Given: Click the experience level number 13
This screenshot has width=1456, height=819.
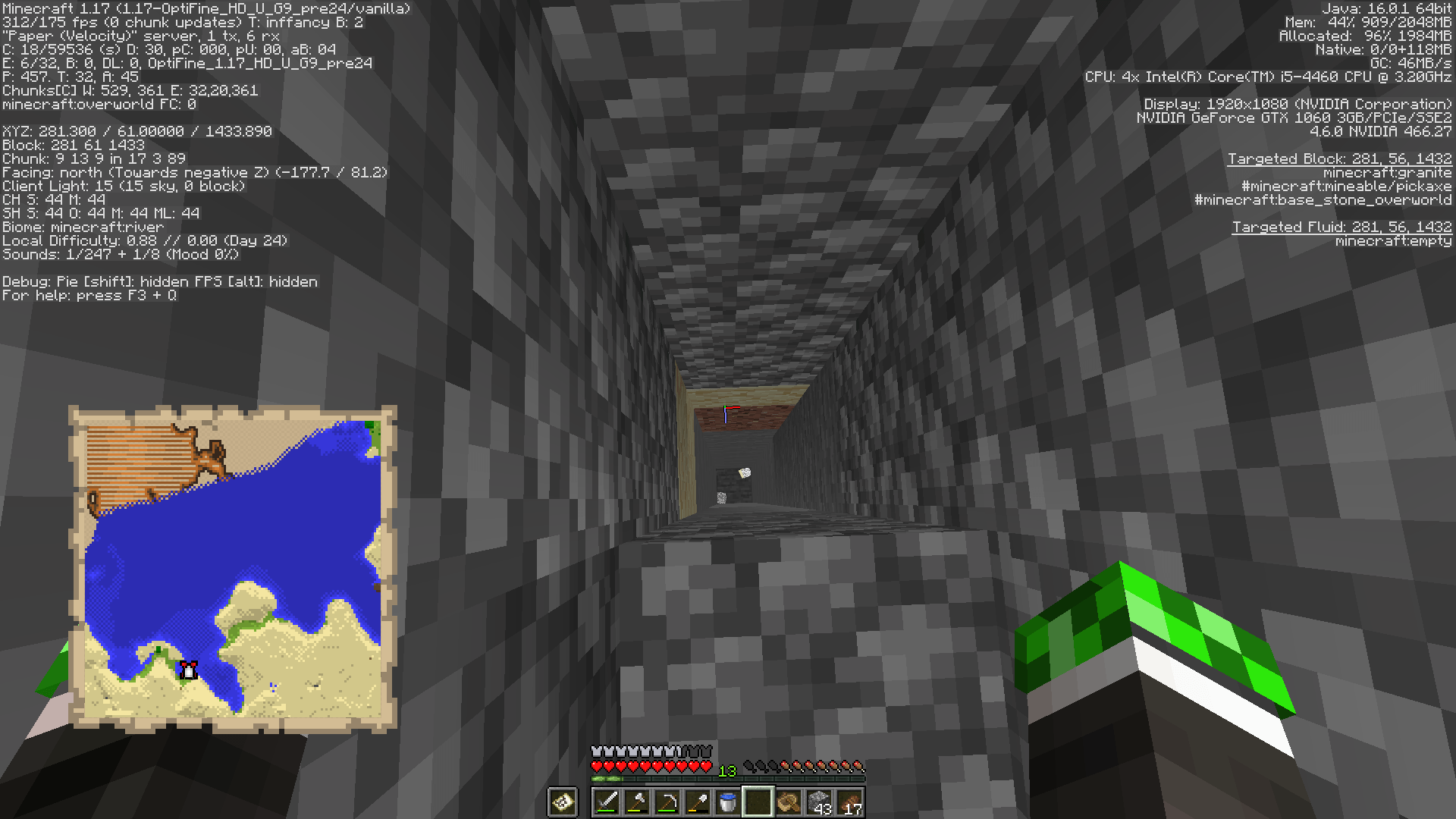Looking at the screenshot, I should coord(727,770).
